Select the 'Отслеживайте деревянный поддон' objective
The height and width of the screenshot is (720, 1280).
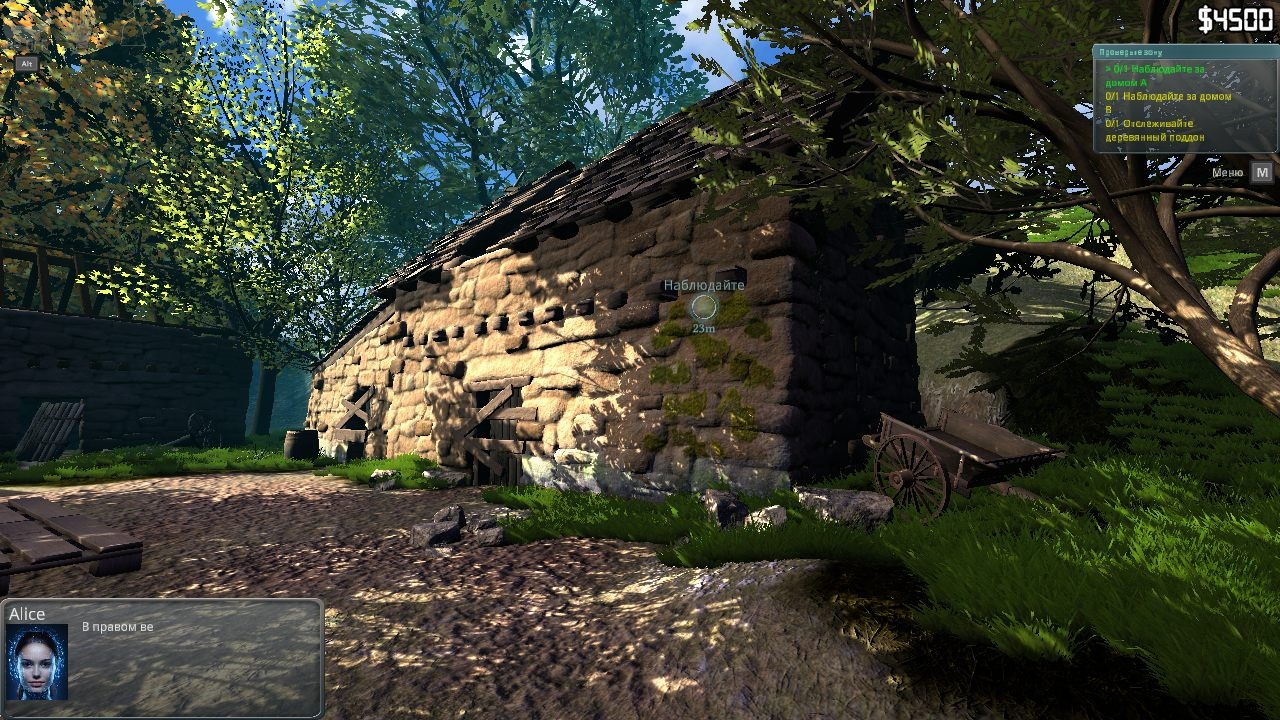1155,130
